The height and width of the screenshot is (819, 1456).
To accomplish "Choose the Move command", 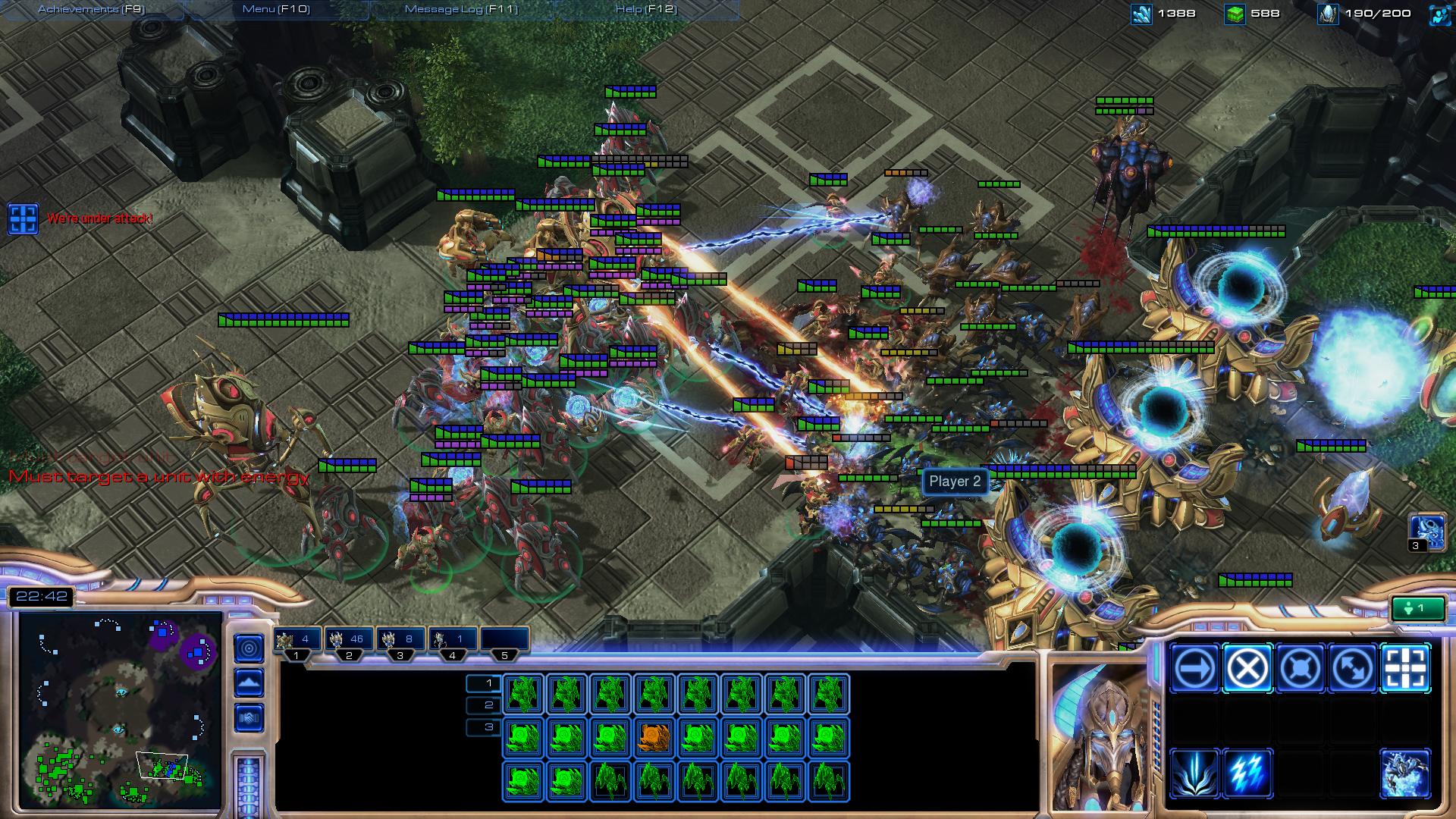I will [x=1194, y=668].
